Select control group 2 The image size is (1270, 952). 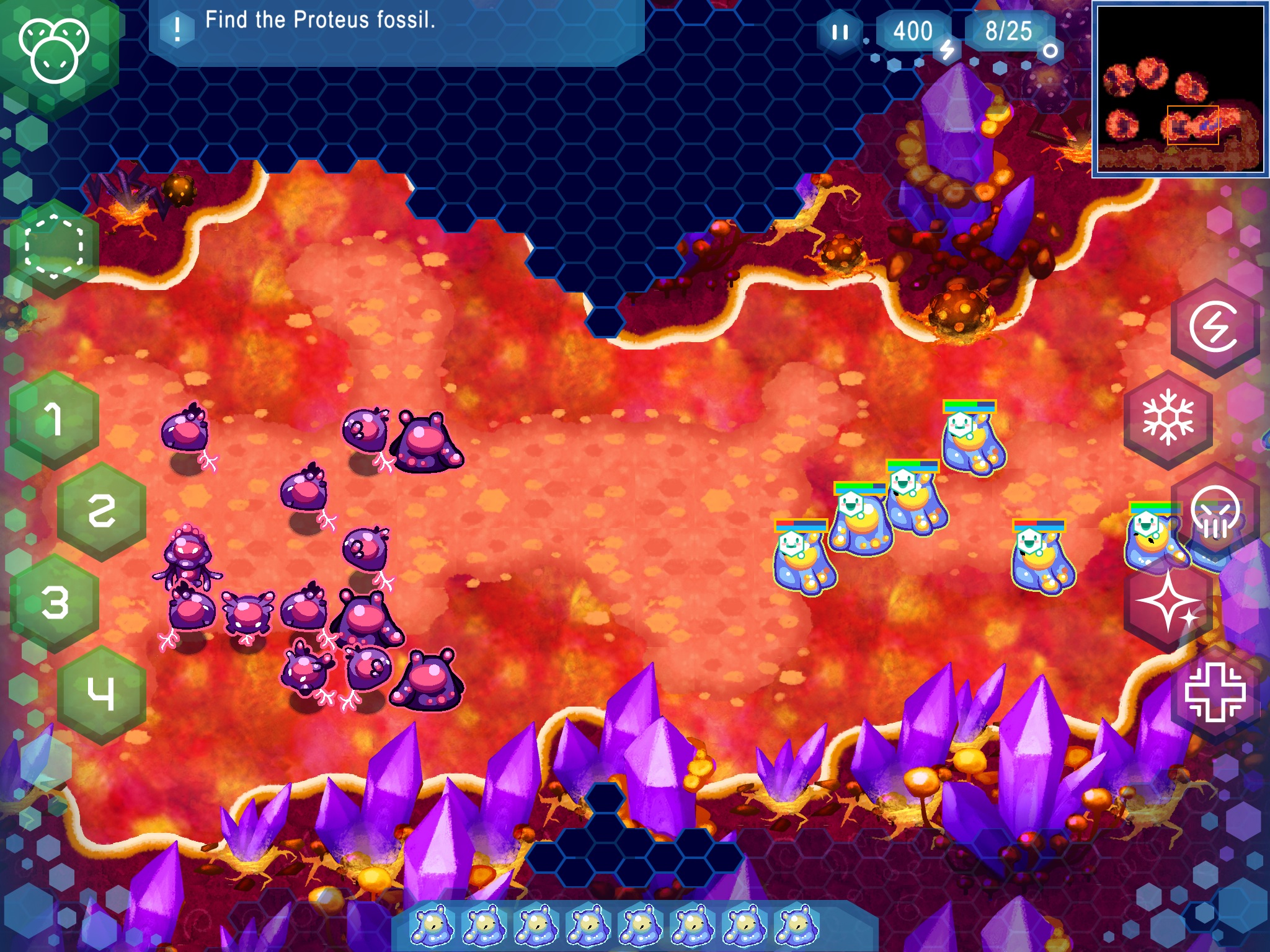coord(101,511)
